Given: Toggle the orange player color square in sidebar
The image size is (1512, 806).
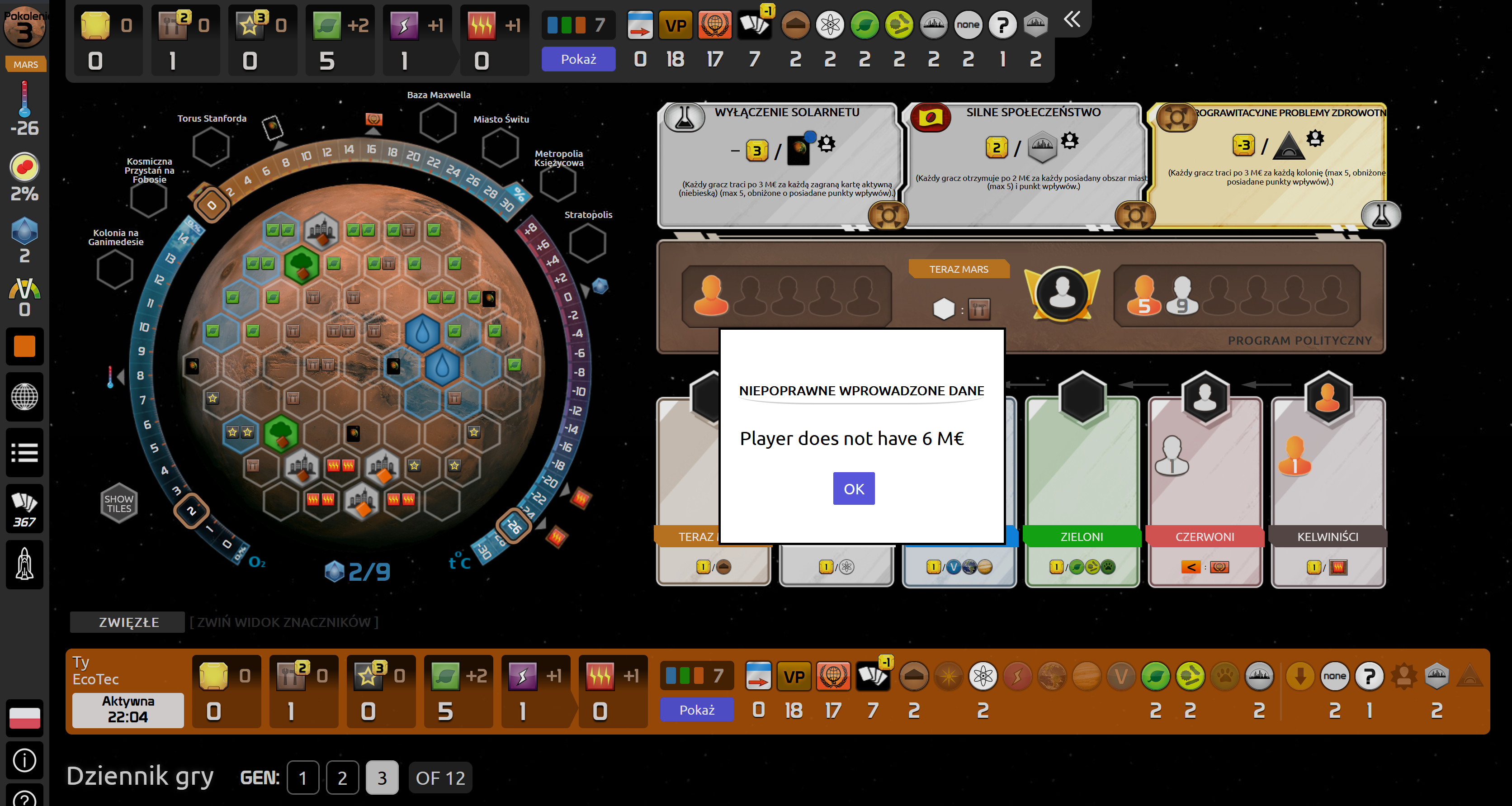Looking at the screenshot, I should coord(25,346).
